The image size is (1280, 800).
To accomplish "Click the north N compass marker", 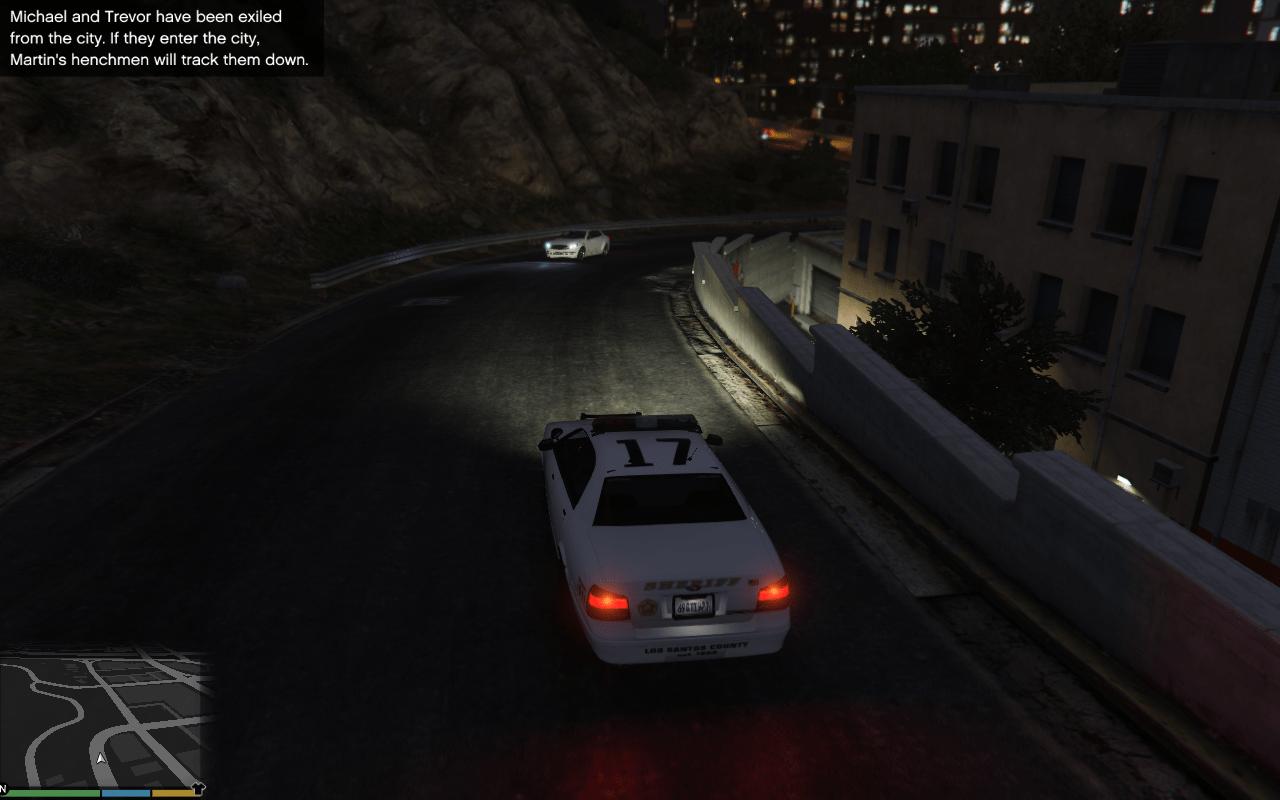I will click(3, 790).
